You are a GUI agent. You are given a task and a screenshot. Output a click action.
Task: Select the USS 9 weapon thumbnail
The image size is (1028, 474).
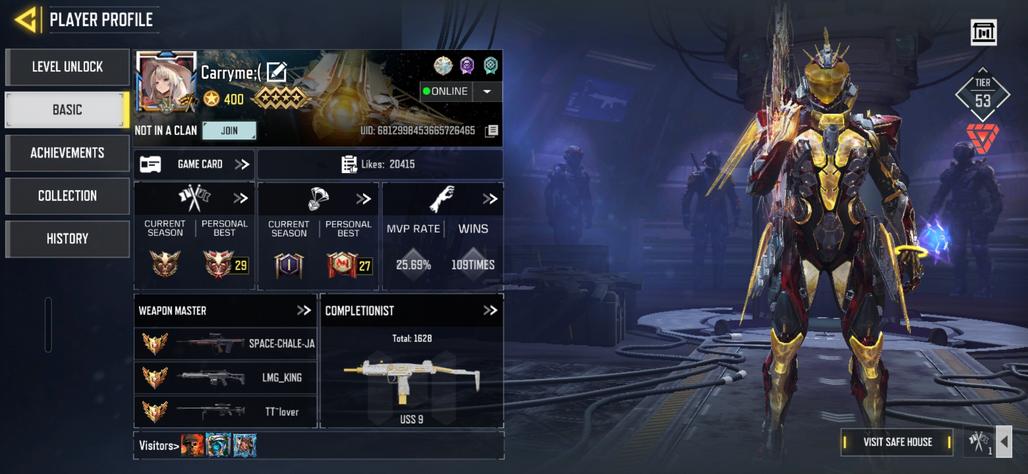tap(411, 380)
